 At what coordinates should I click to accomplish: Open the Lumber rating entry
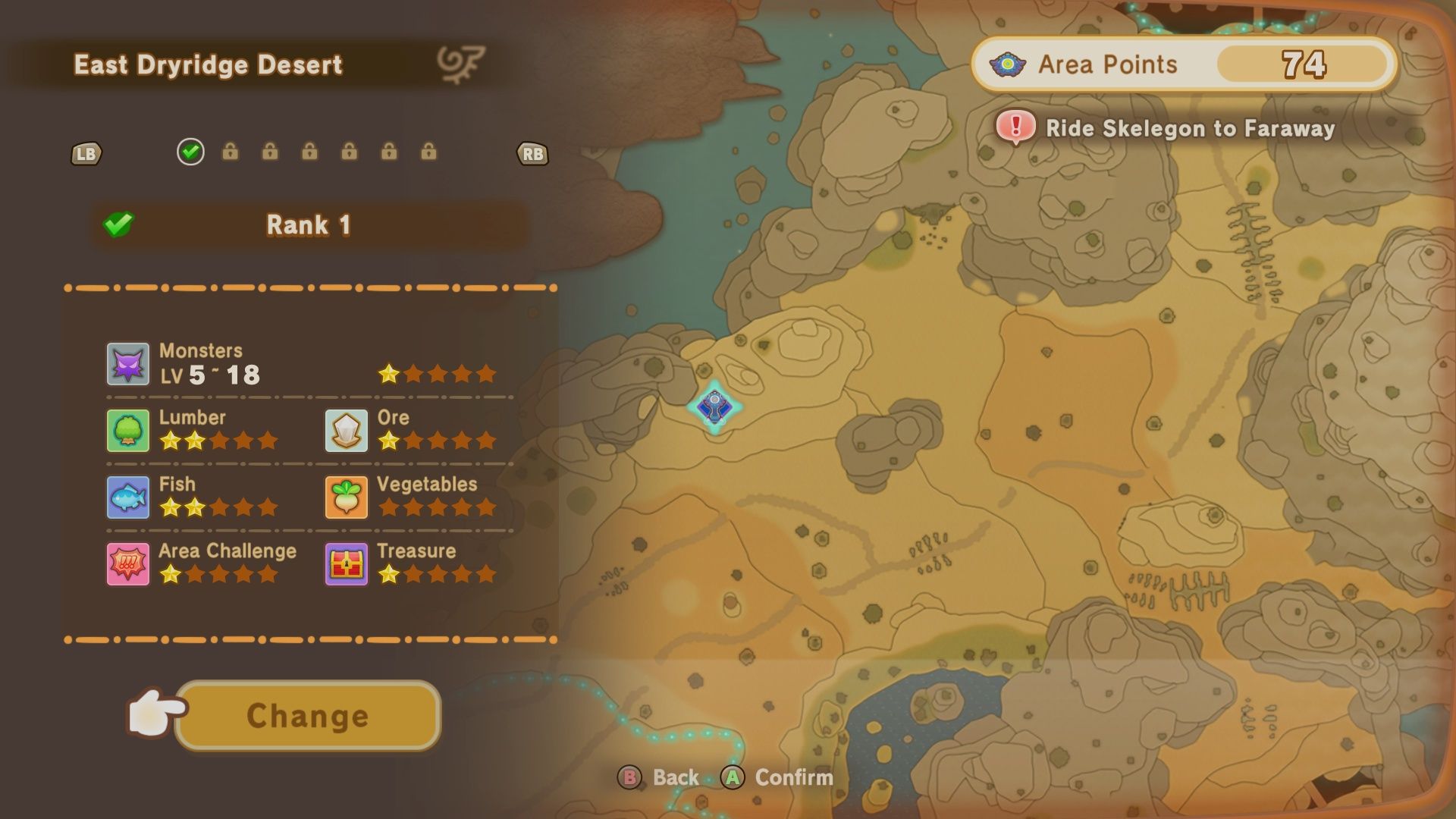point(193,430)
